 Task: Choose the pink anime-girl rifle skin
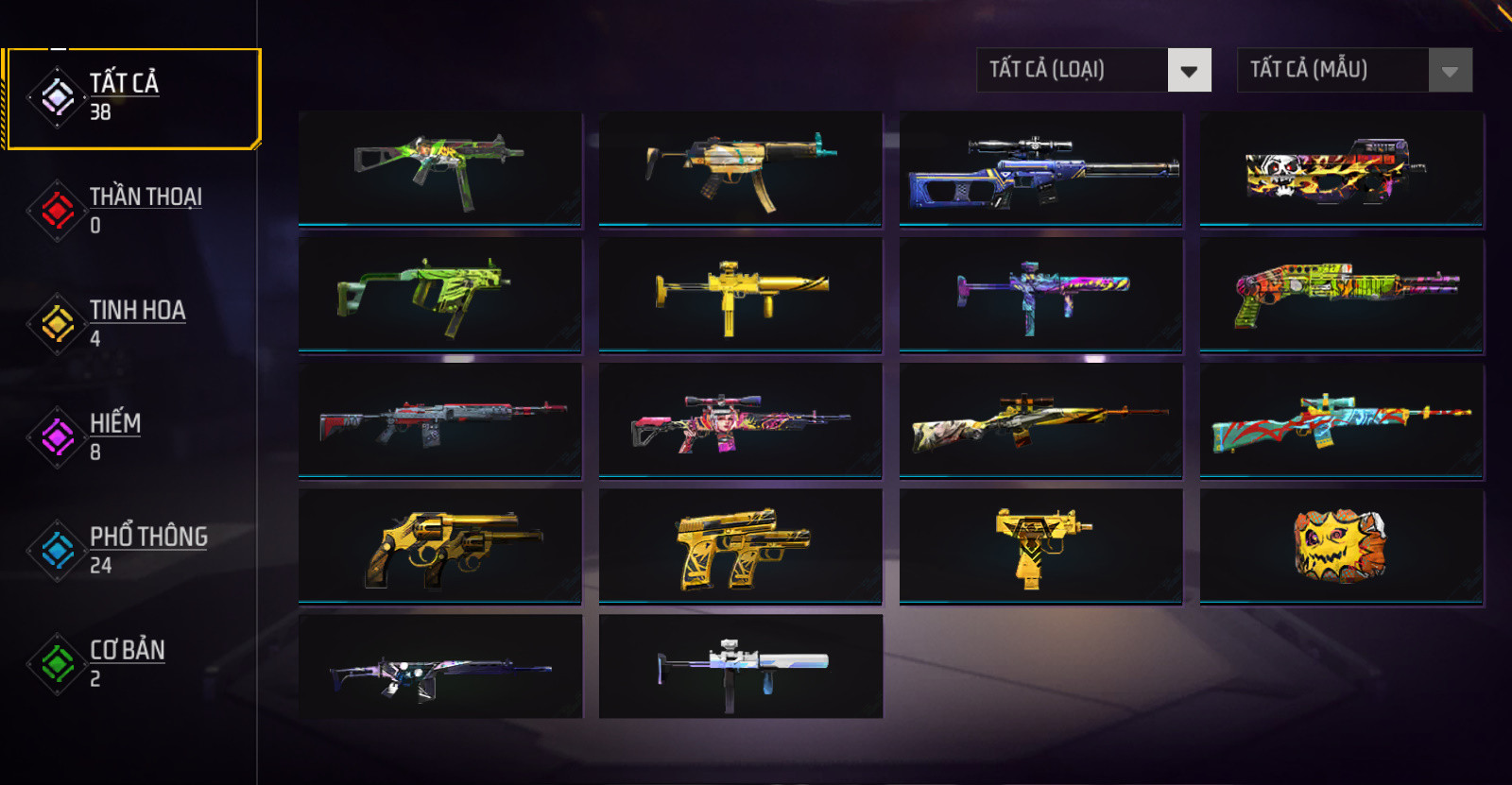coord(740,420)
